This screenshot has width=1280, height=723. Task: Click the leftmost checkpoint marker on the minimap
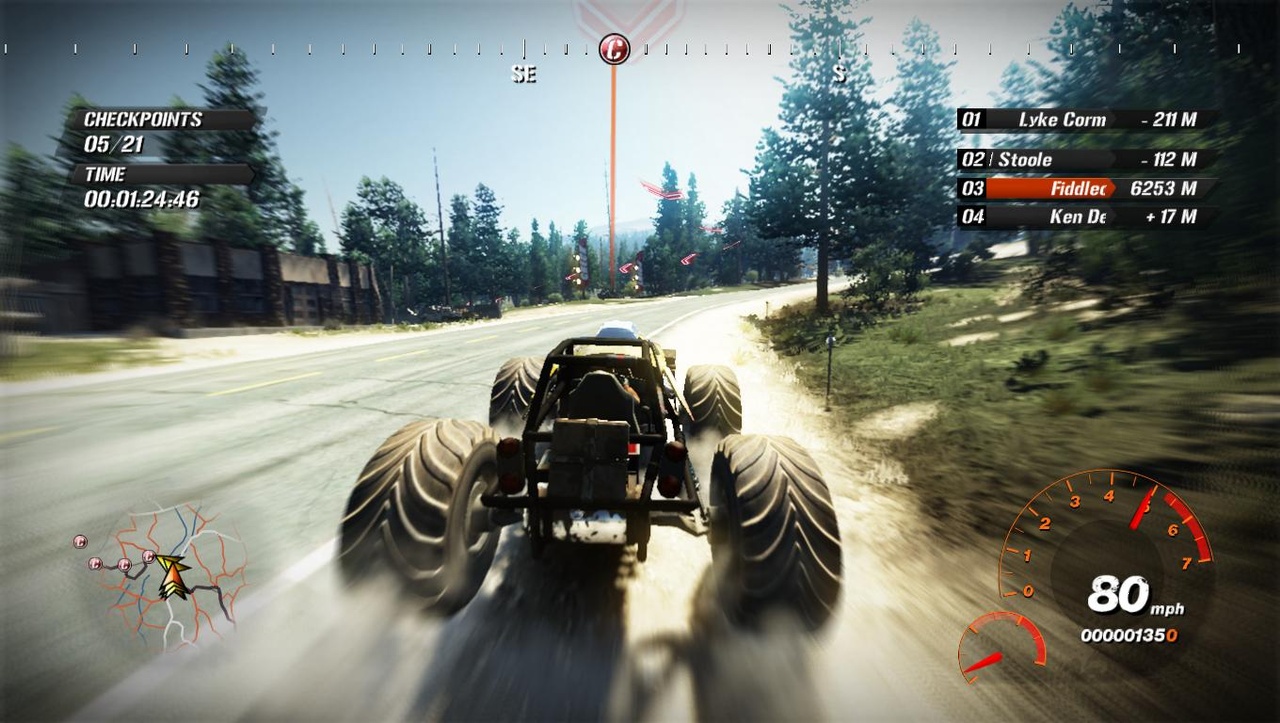pyautogui.click(x=81, y=541)
